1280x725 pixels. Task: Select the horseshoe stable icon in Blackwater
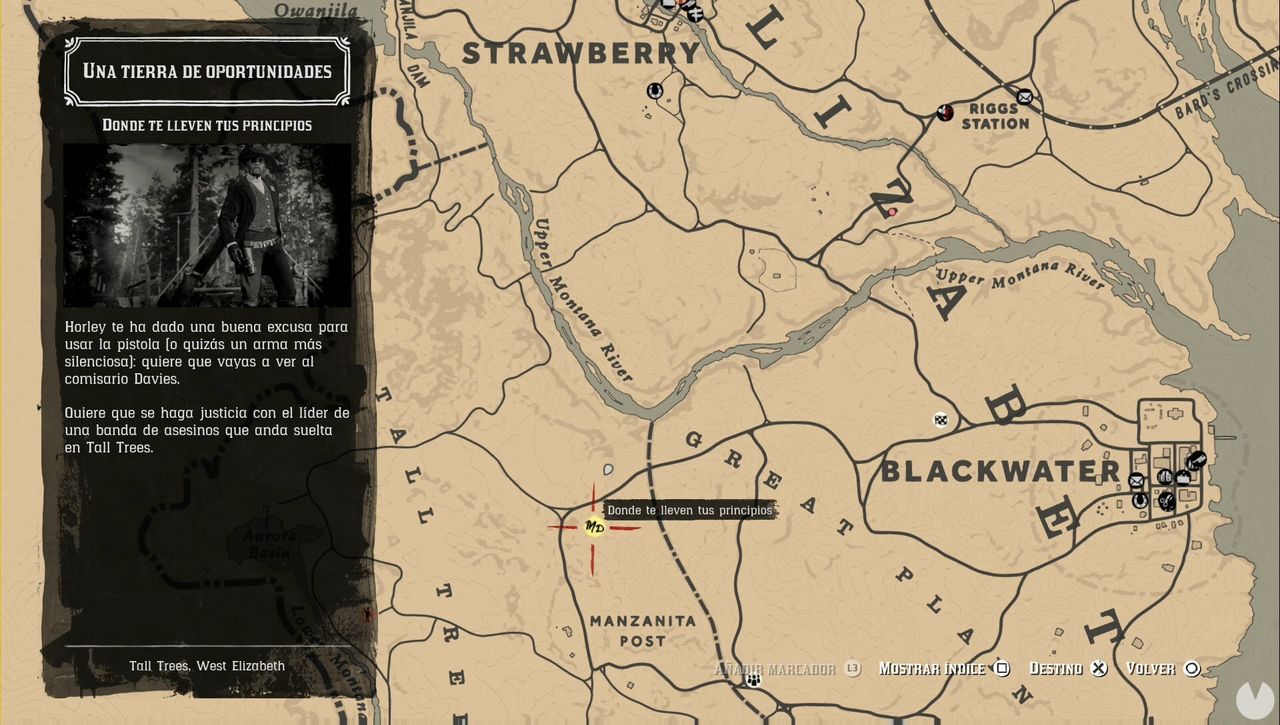click(1140, 501)
